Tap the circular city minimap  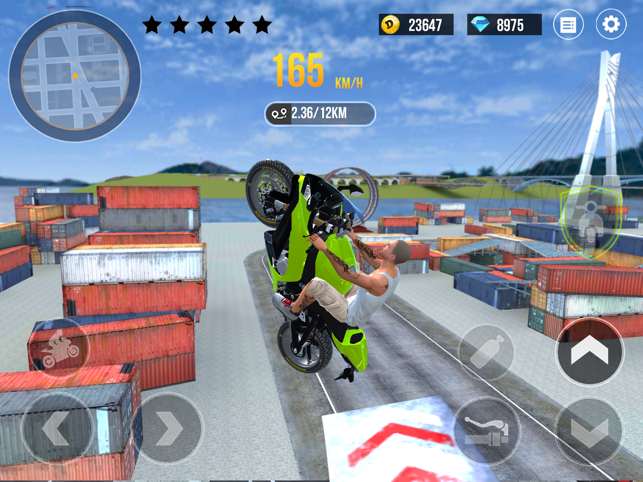click(x=74, y=76)
